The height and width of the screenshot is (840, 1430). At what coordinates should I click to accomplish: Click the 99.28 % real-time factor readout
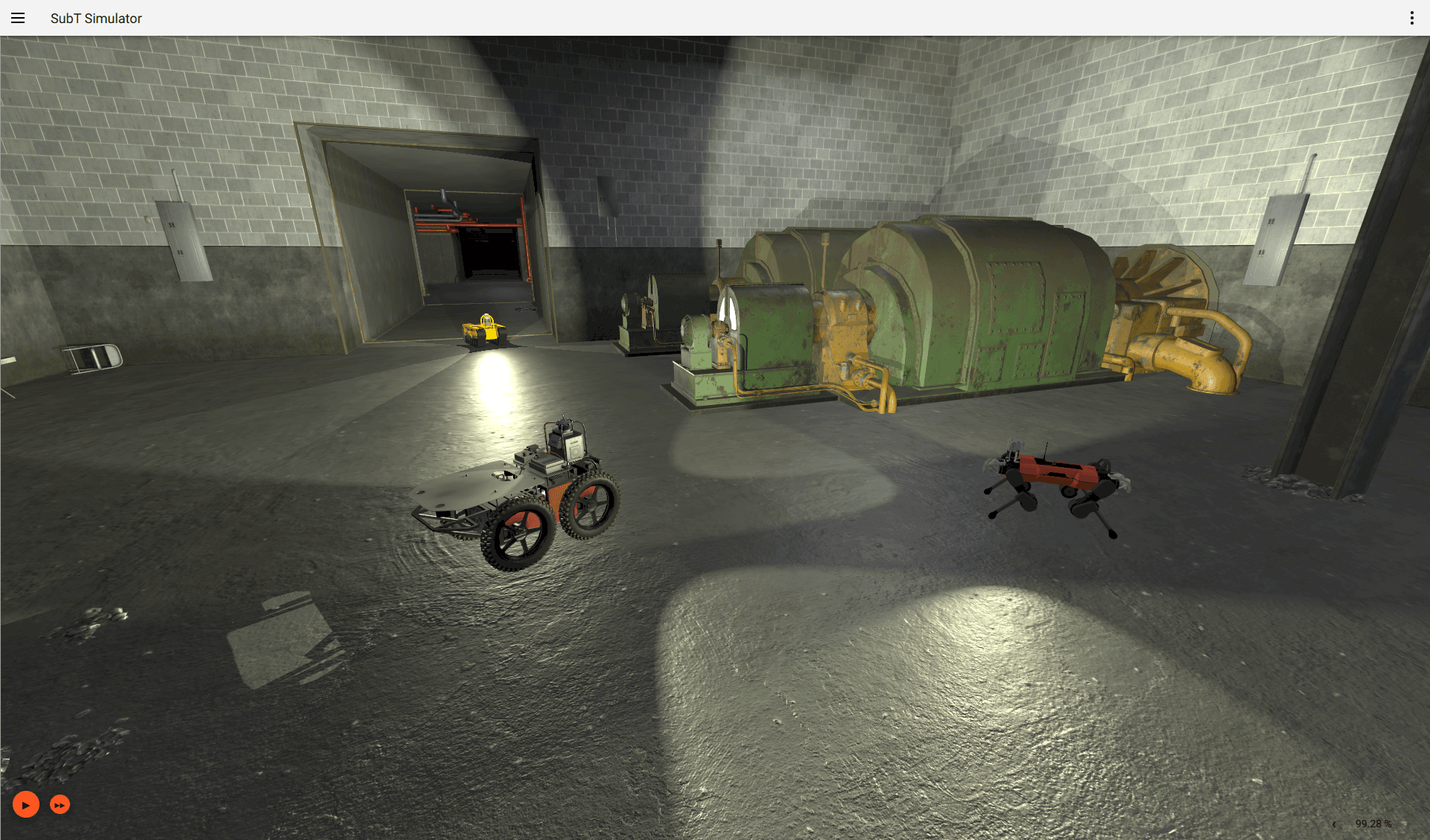click(1375, 824)
